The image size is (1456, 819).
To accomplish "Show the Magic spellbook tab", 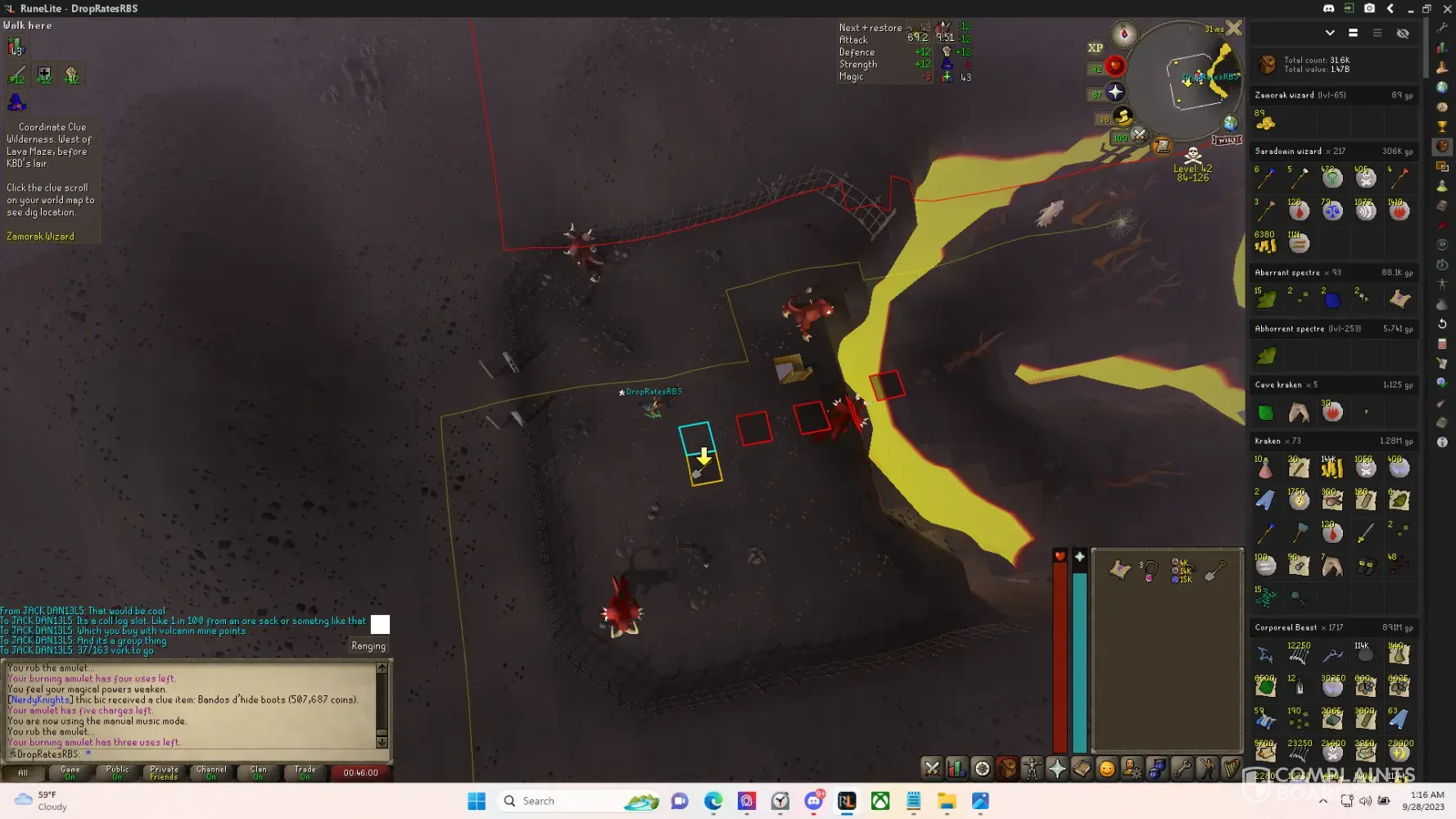I will point(1082,768).
